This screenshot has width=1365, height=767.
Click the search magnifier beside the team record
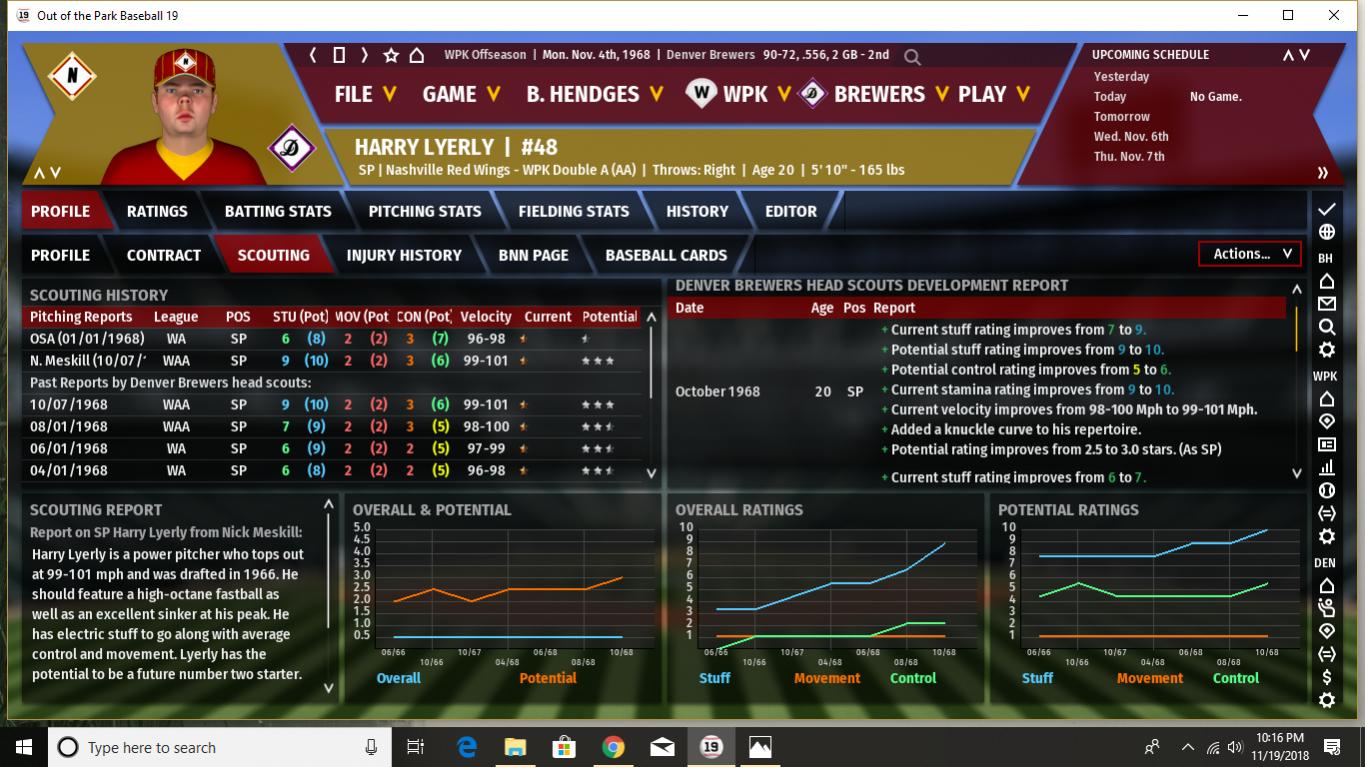912,57
